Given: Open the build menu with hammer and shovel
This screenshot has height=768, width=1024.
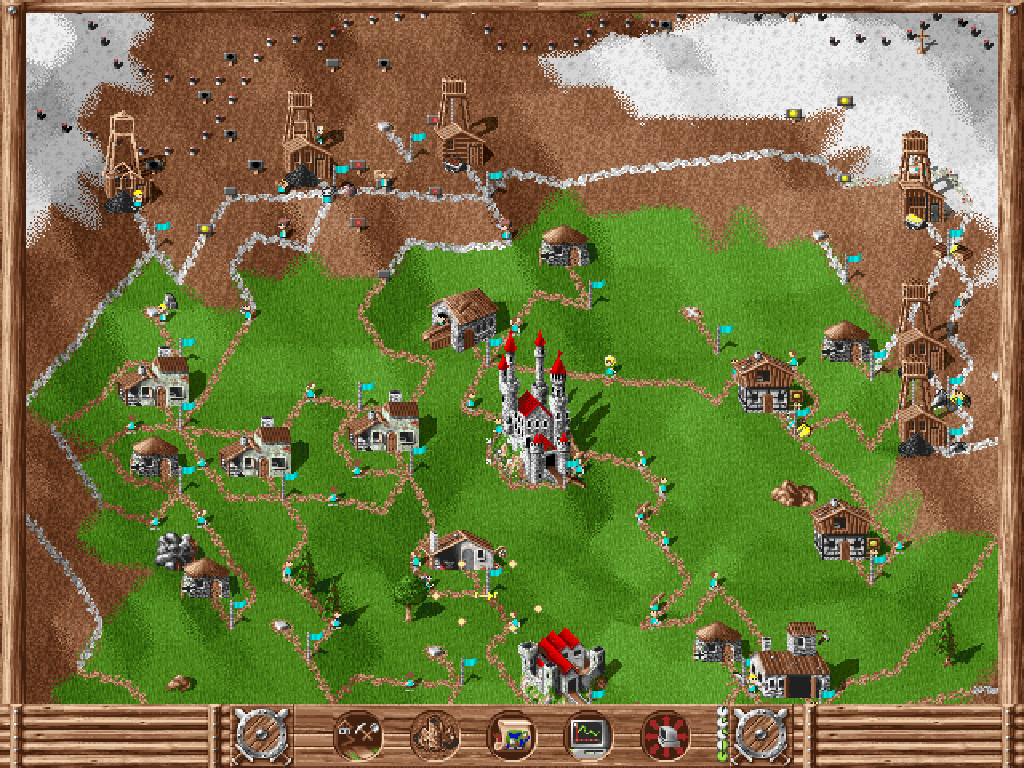Looking at the screenshot, I should click(x=357, y=737).
